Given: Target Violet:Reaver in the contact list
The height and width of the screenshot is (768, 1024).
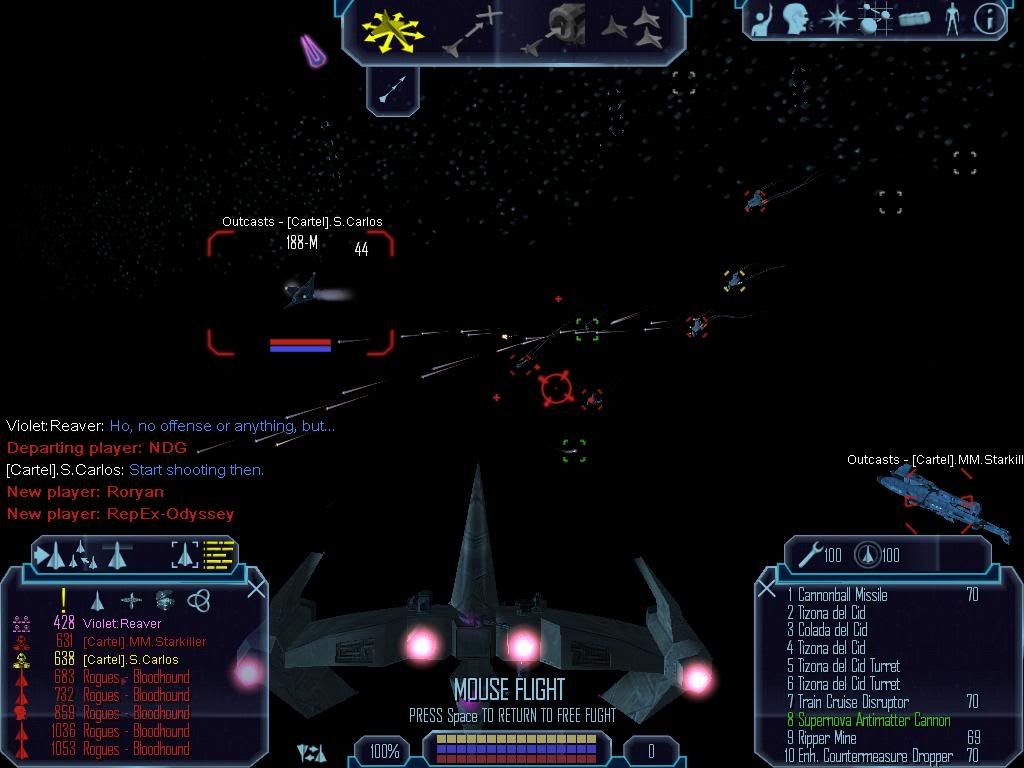Looking at the screenshot, I should [122, 624].
